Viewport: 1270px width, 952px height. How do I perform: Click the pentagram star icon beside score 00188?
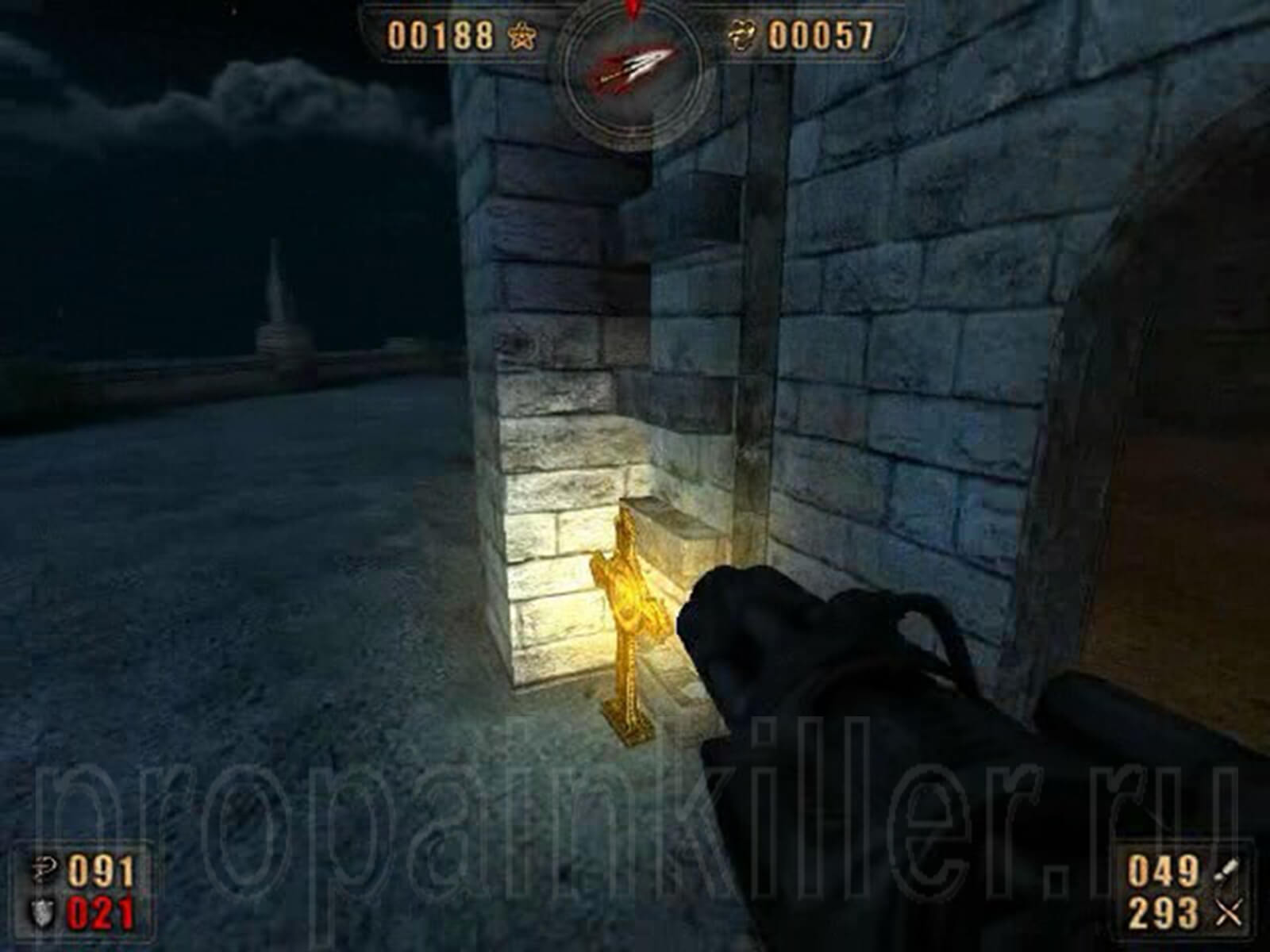522,36
